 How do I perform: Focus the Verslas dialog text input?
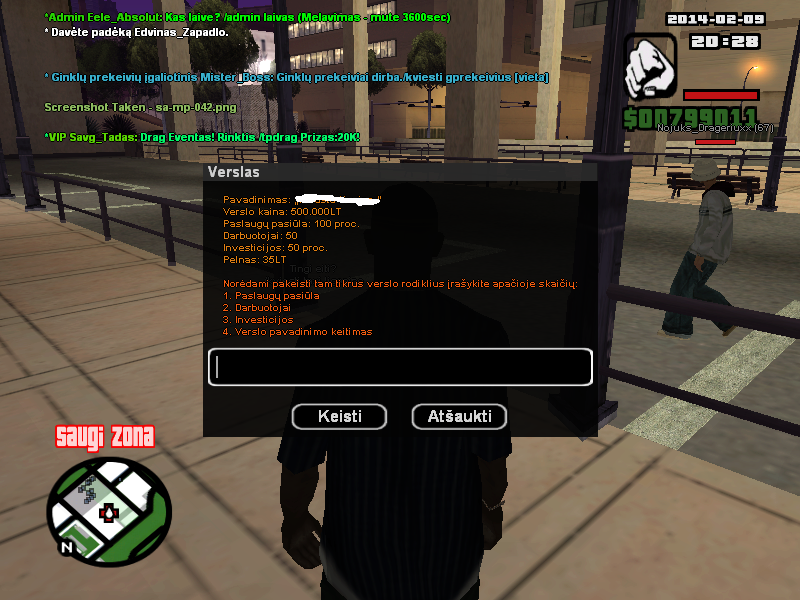(x=400, y=367)
